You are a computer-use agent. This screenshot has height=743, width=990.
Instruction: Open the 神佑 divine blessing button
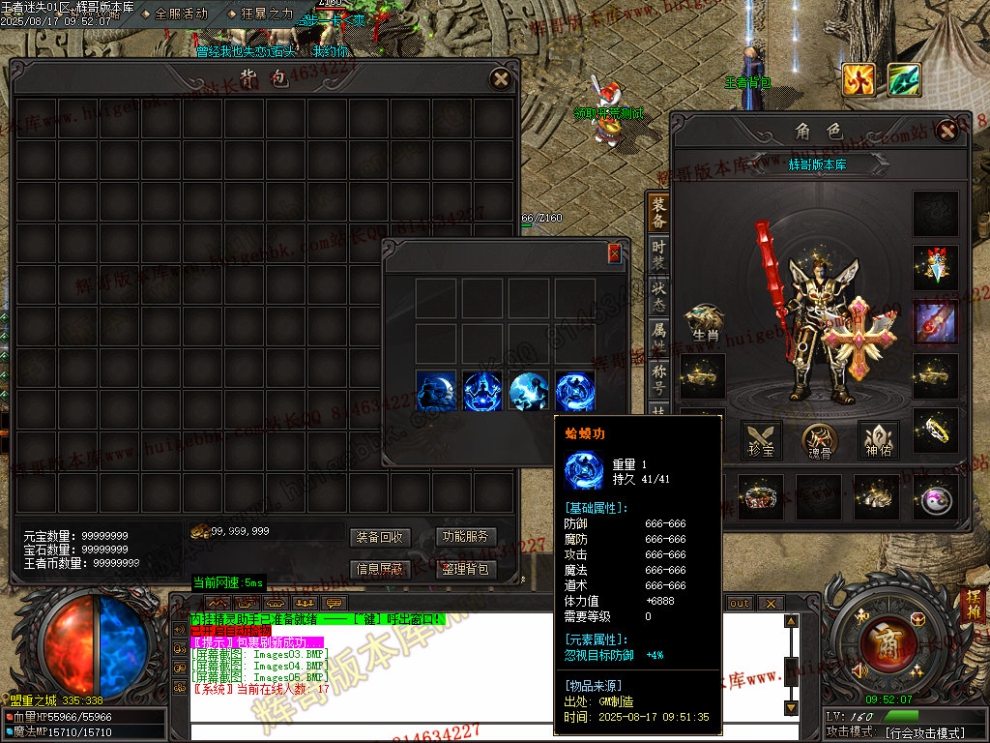(x=878, y=440)
